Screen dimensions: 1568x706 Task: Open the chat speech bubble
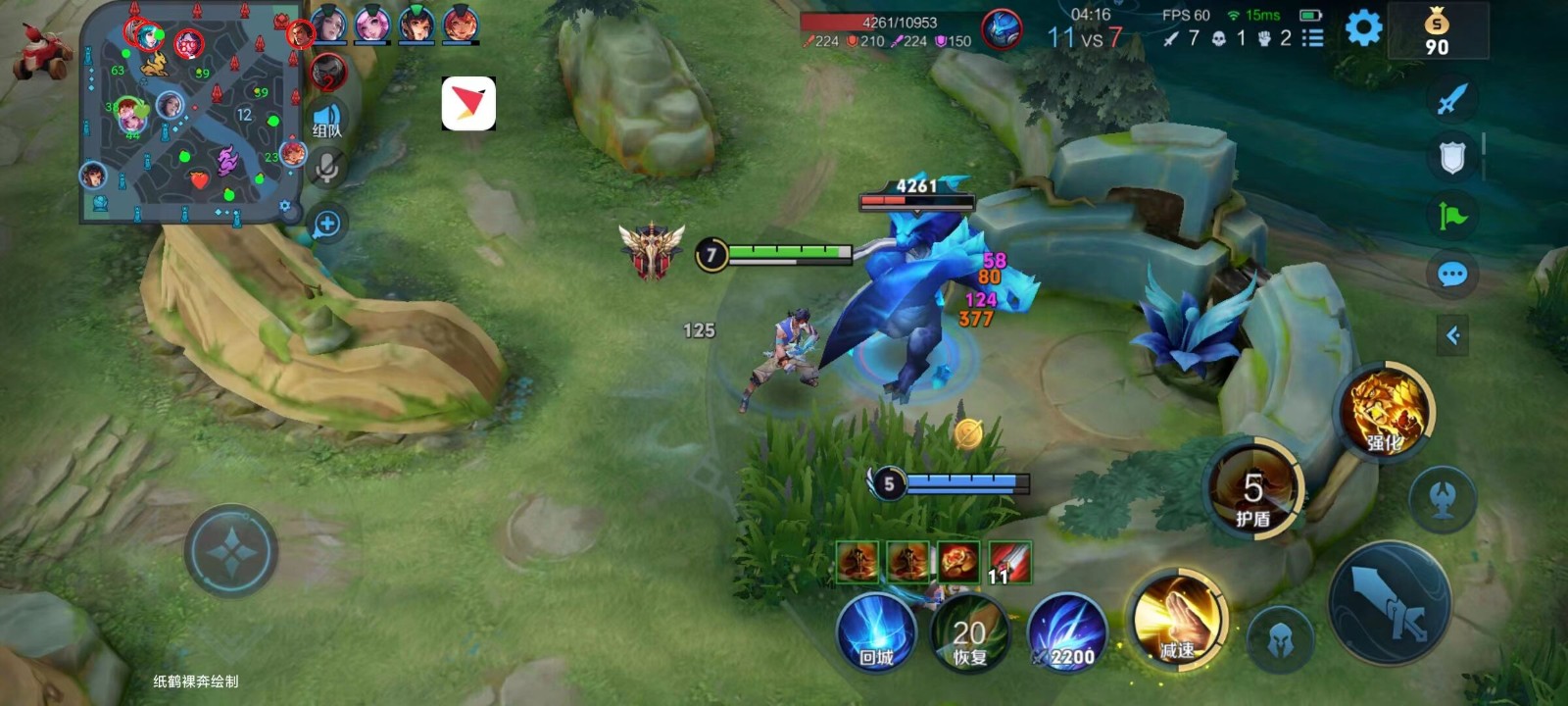point(1452,275)
